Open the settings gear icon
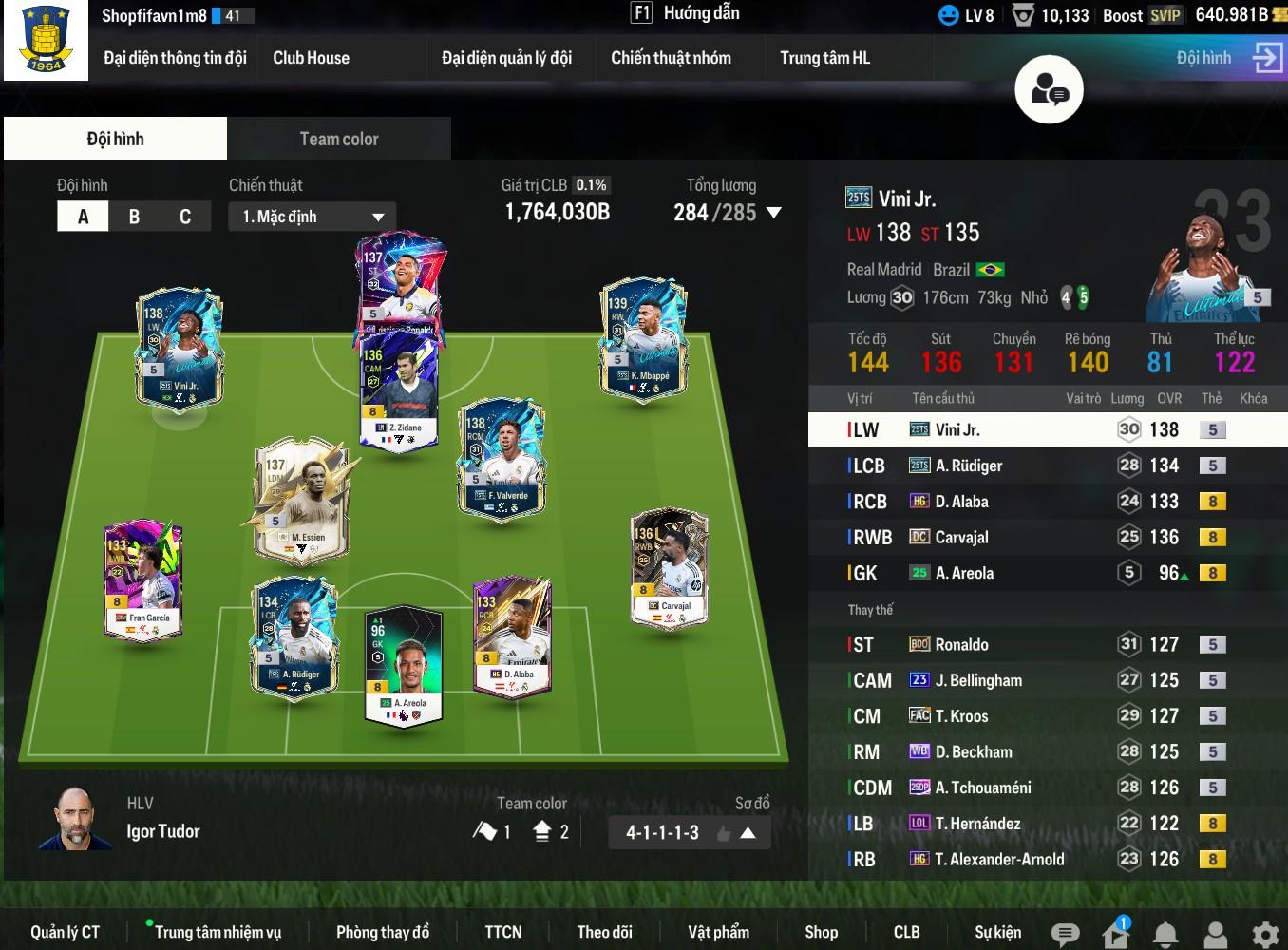This screenshot has width=1288, height=950. click(1264, 934)
